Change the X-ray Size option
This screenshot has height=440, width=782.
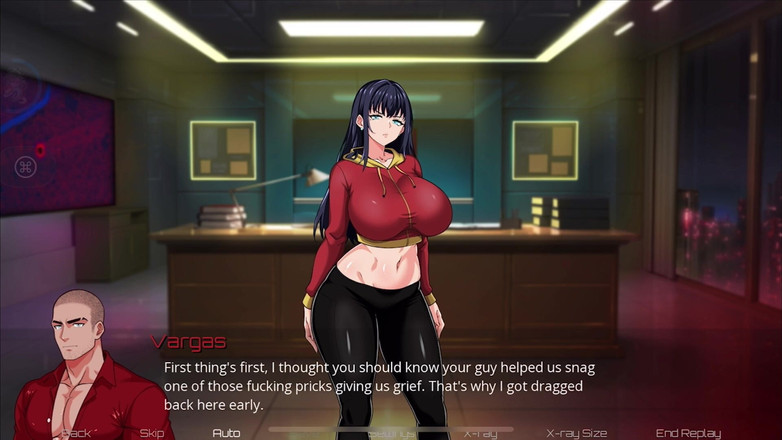(577, 433)
